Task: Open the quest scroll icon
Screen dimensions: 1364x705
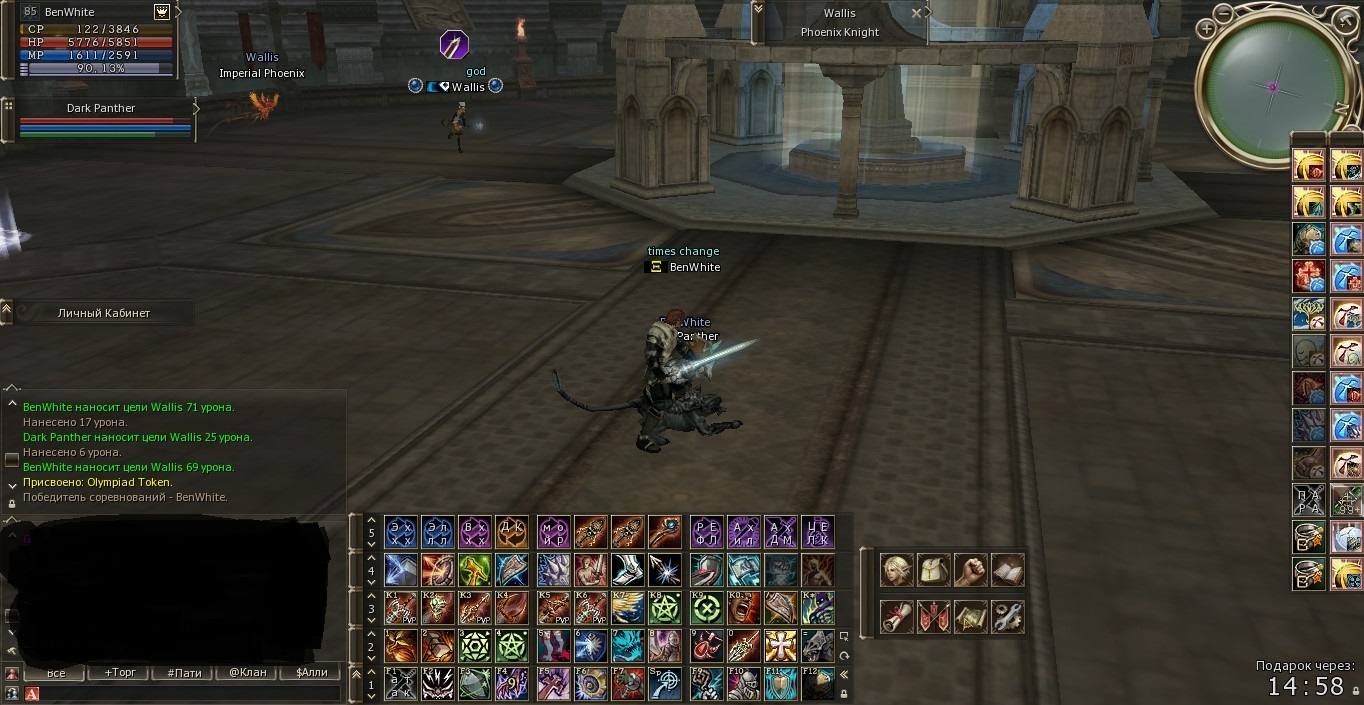Action: click(x=896, y=617)
